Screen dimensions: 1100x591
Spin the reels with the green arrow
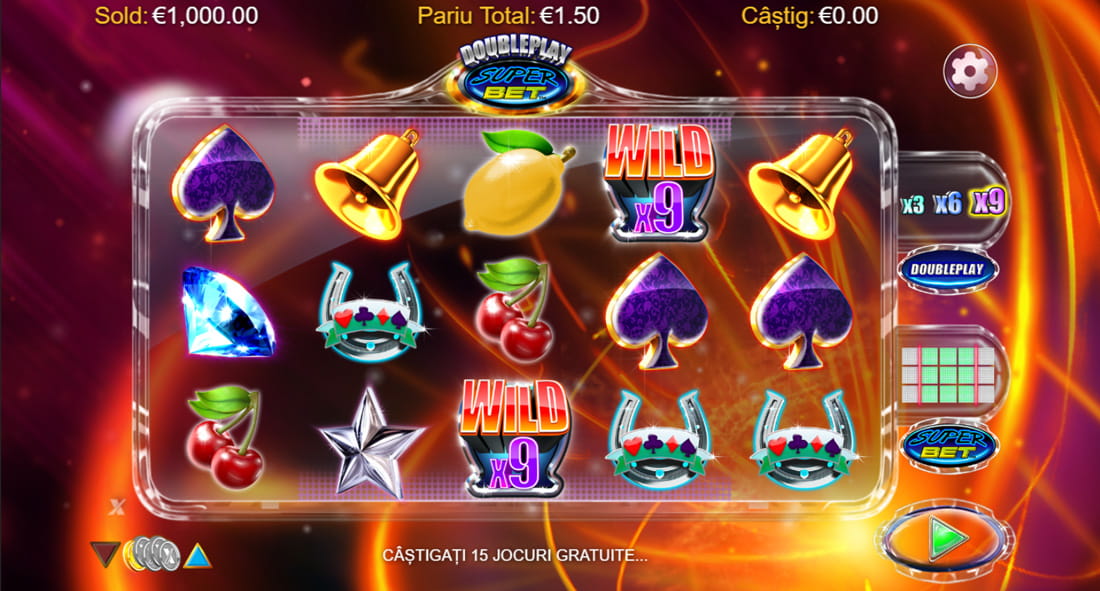(x=945, y=539)
